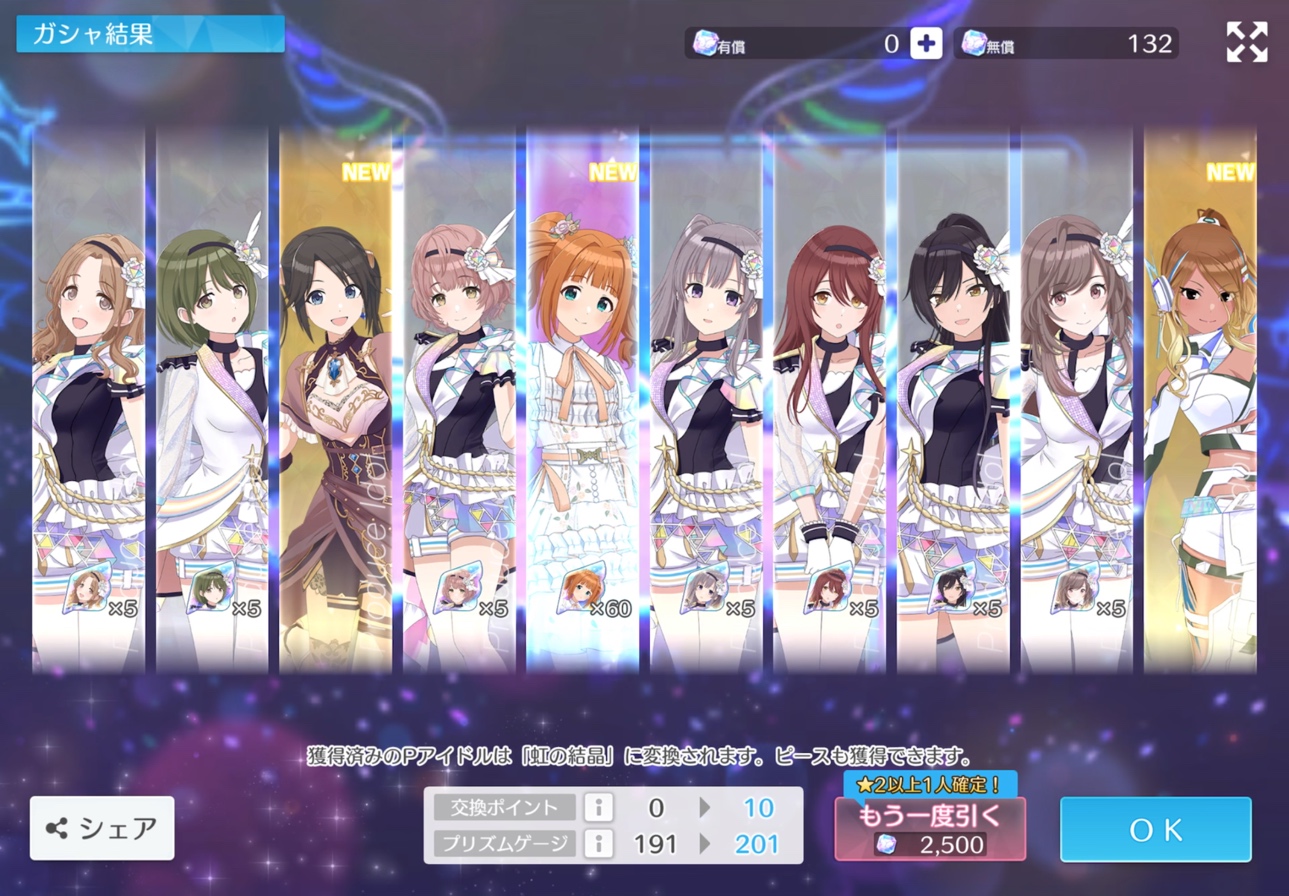Viewport: 1289px width, 896px height.
Task: Show info for プリズムゲージ
Action: pyautogui.click(x=598, y=844)
